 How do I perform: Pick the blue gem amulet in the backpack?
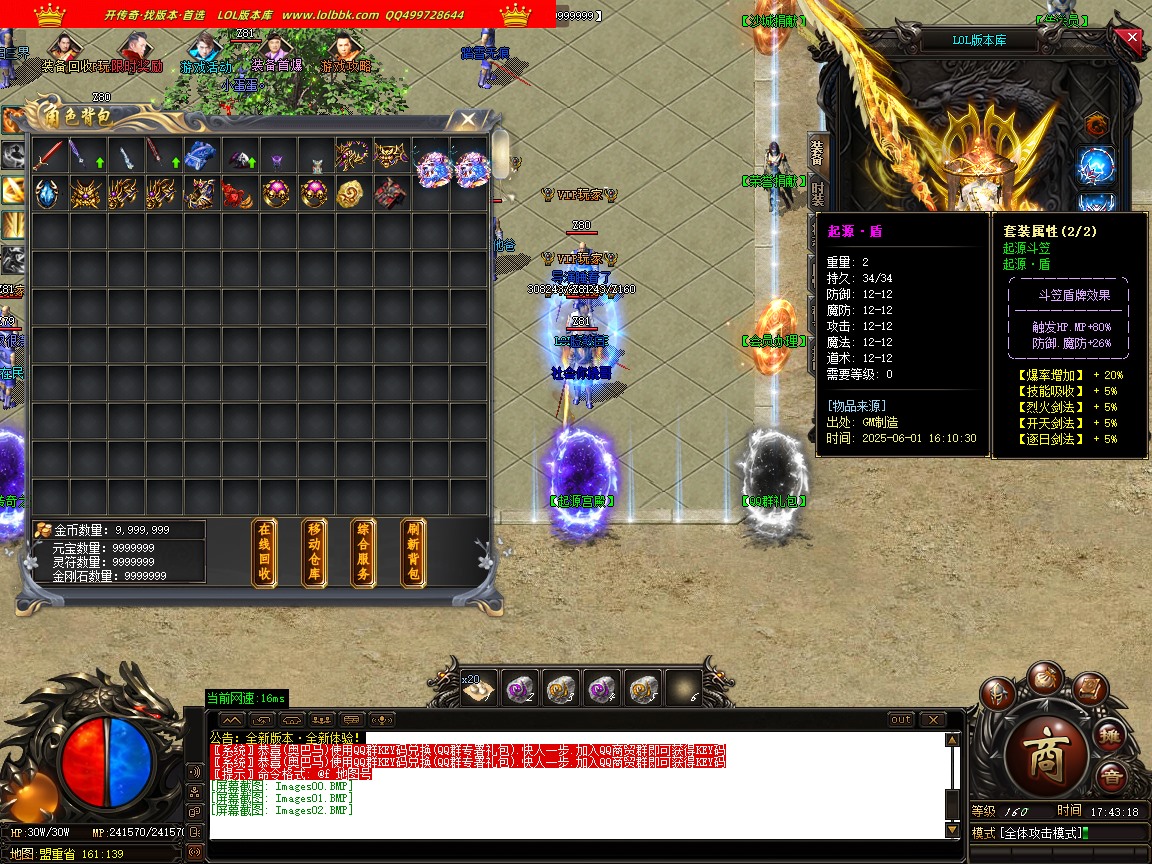pyautogui.click(x=48, y=192)
